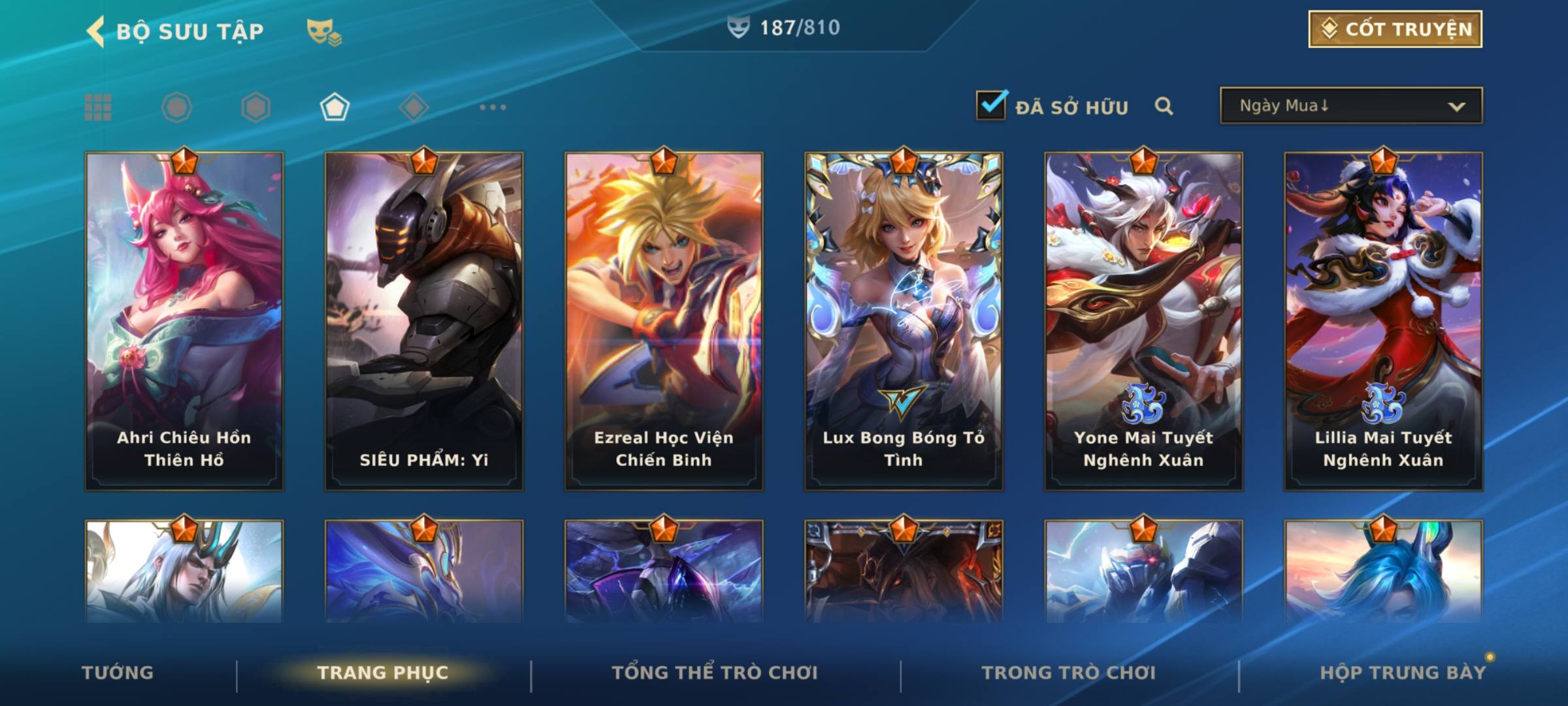This screenshot has width=1568, height=706.
Task: Choose the diamond-shaped rarity filter
Action: (414, 107)
